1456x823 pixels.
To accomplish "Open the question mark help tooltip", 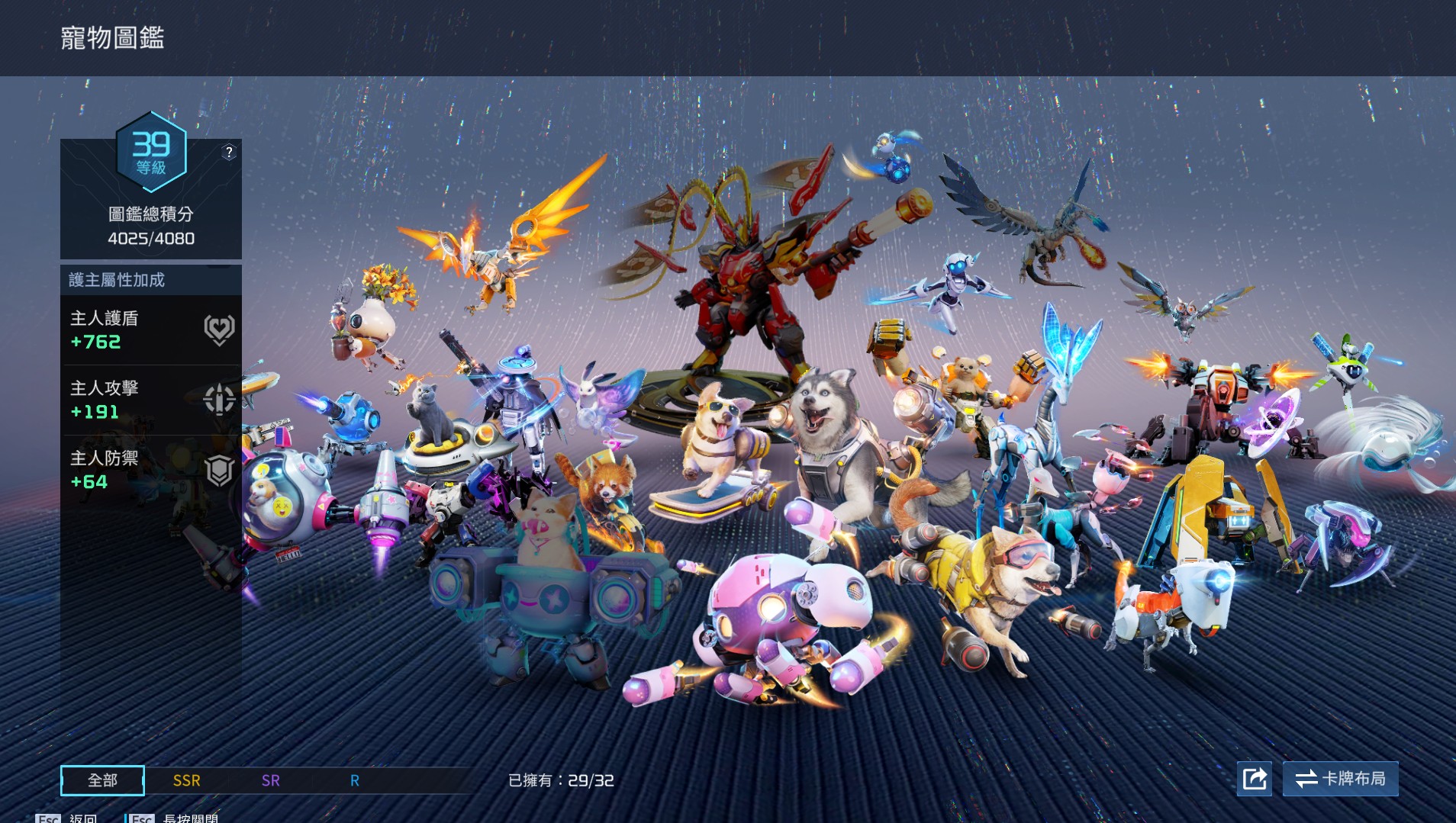I will [x=229, y=152].
